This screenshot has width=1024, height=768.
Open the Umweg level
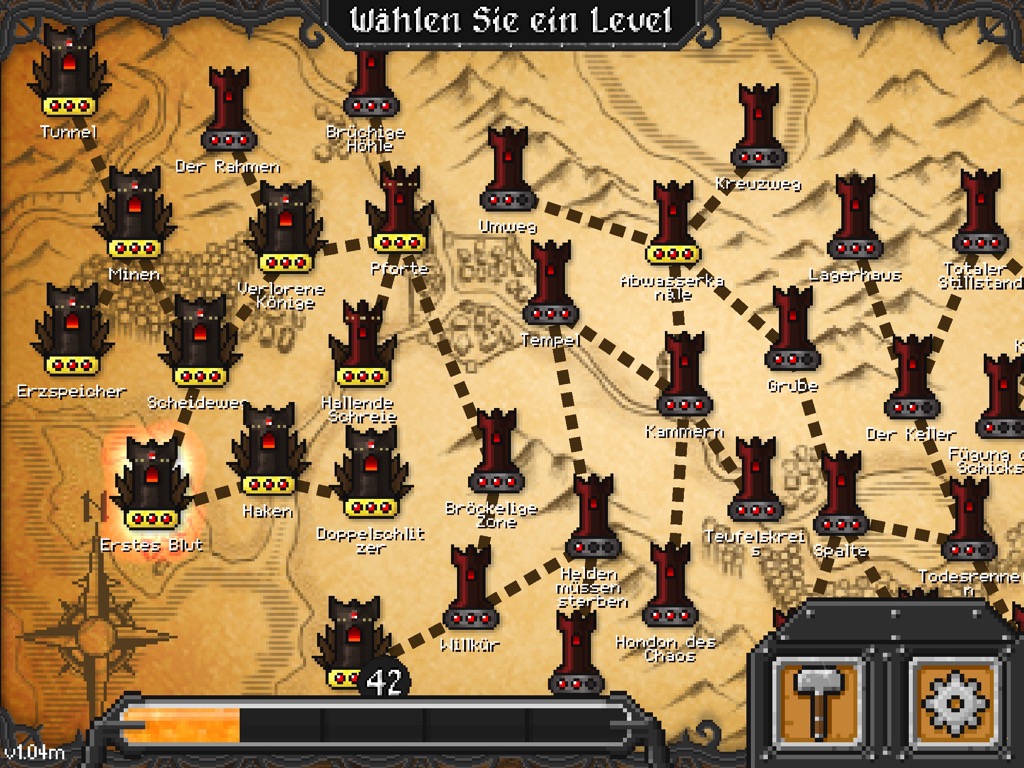pyautogui.click(x=508, y=170)
